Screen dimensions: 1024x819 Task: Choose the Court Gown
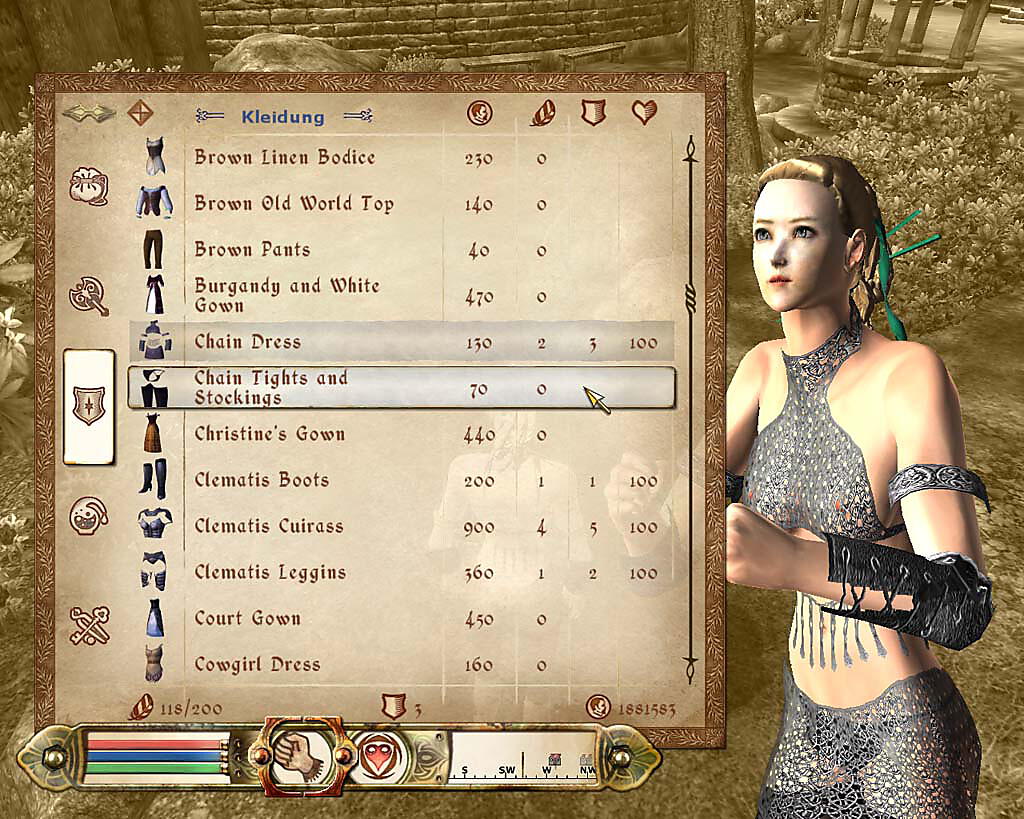pyautogui.click(x=247, y=618)
